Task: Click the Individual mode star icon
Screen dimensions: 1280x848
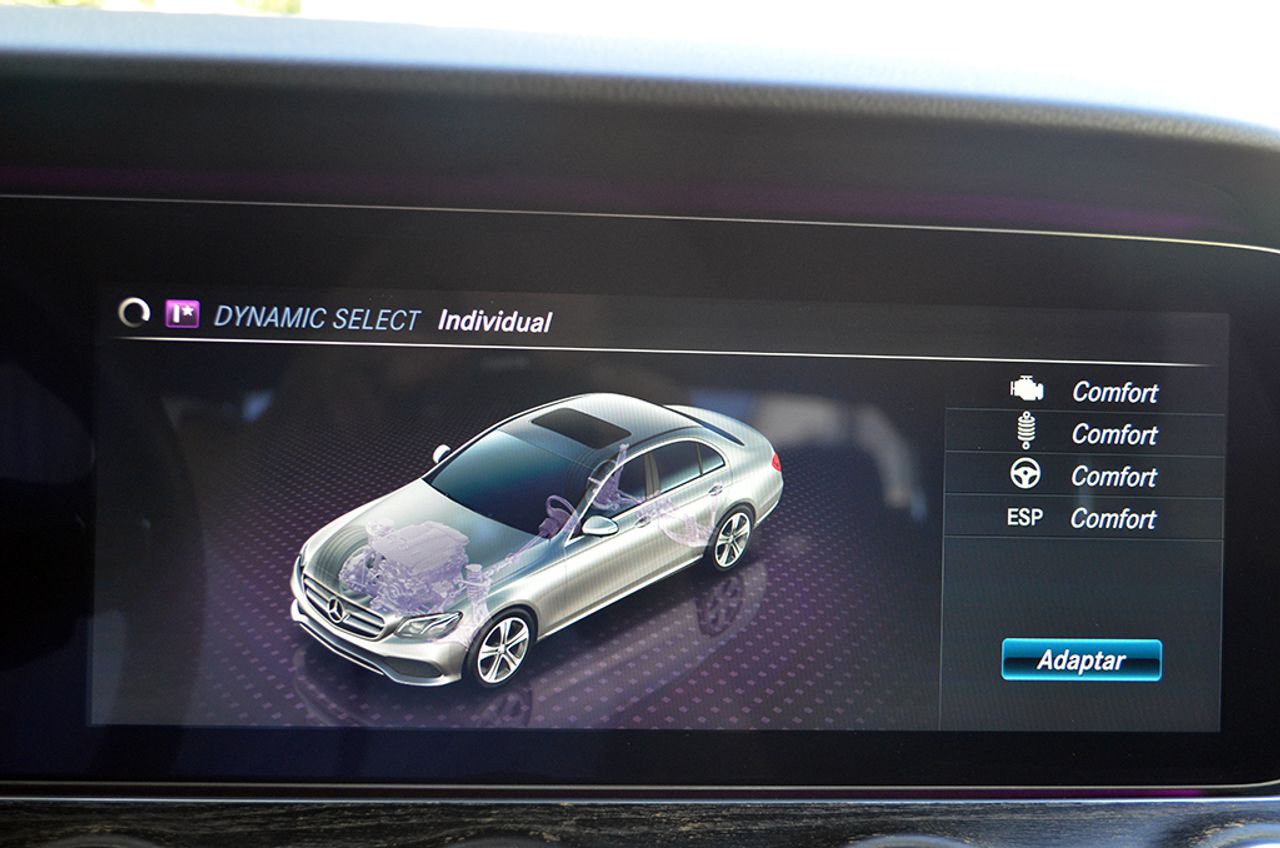Action: [182, 314]
